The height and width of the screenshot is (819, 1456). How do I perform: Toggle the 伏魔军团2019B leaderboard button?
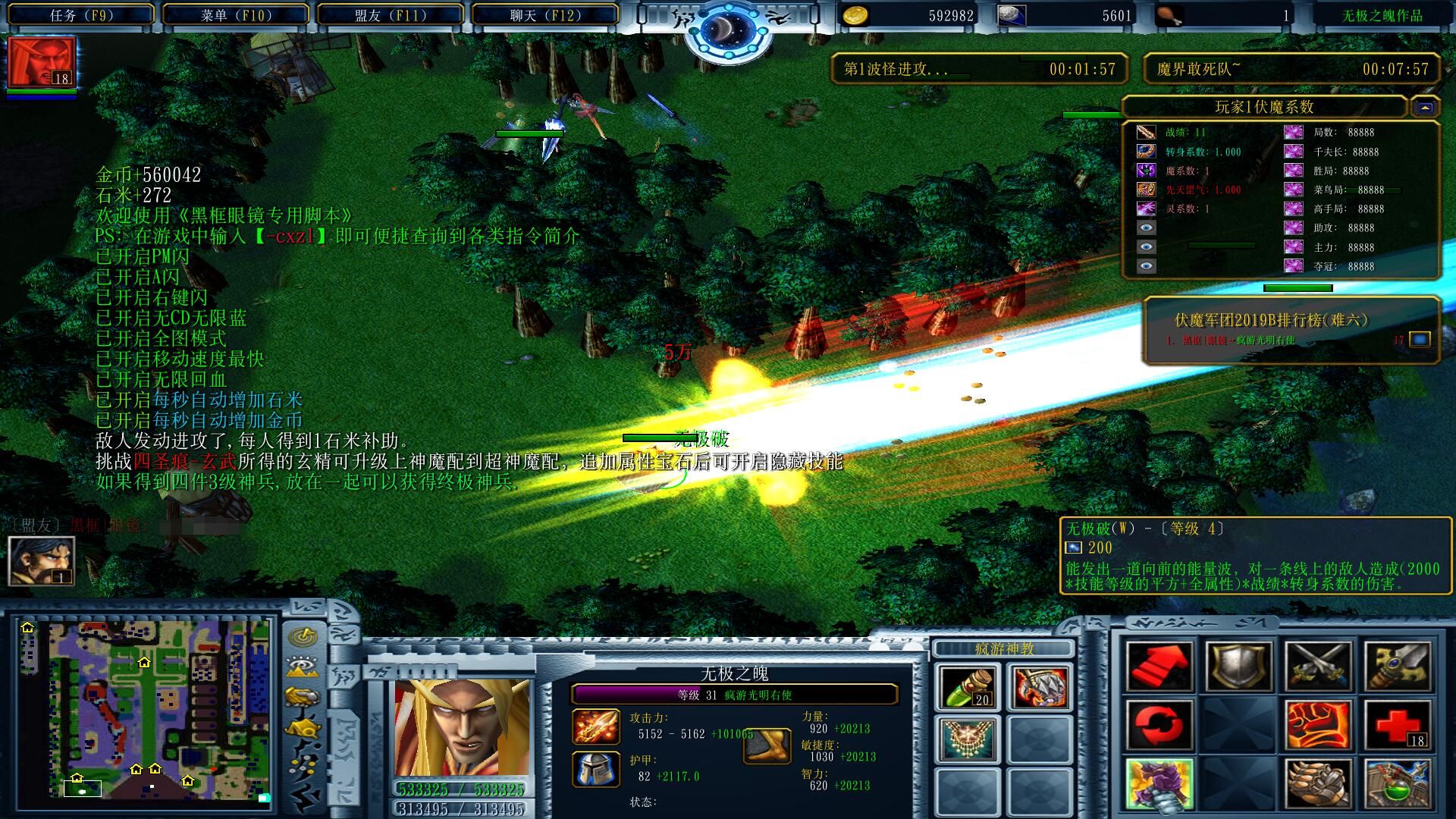coord(1420,340)
